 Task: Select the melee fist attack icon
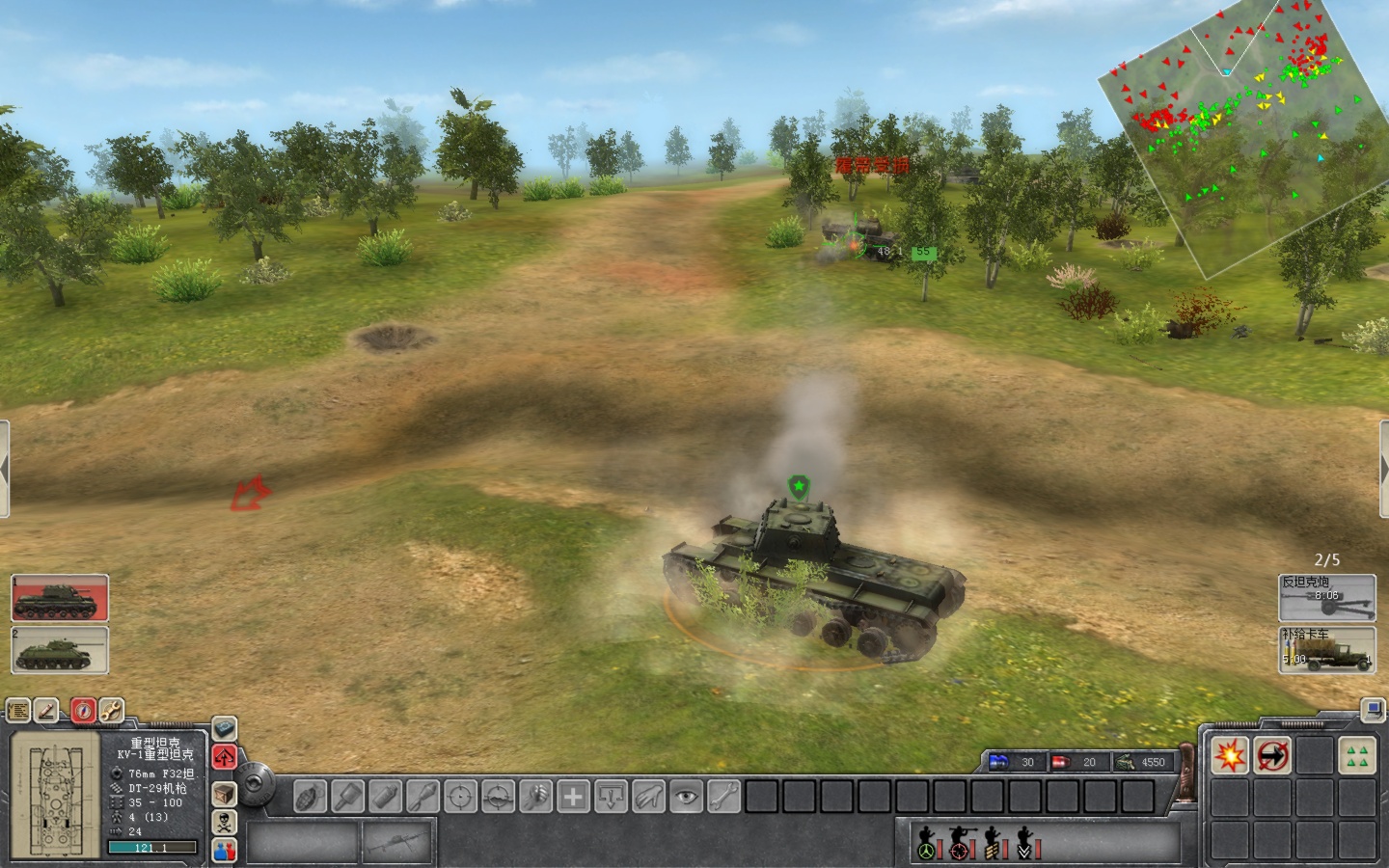[535, 797]
